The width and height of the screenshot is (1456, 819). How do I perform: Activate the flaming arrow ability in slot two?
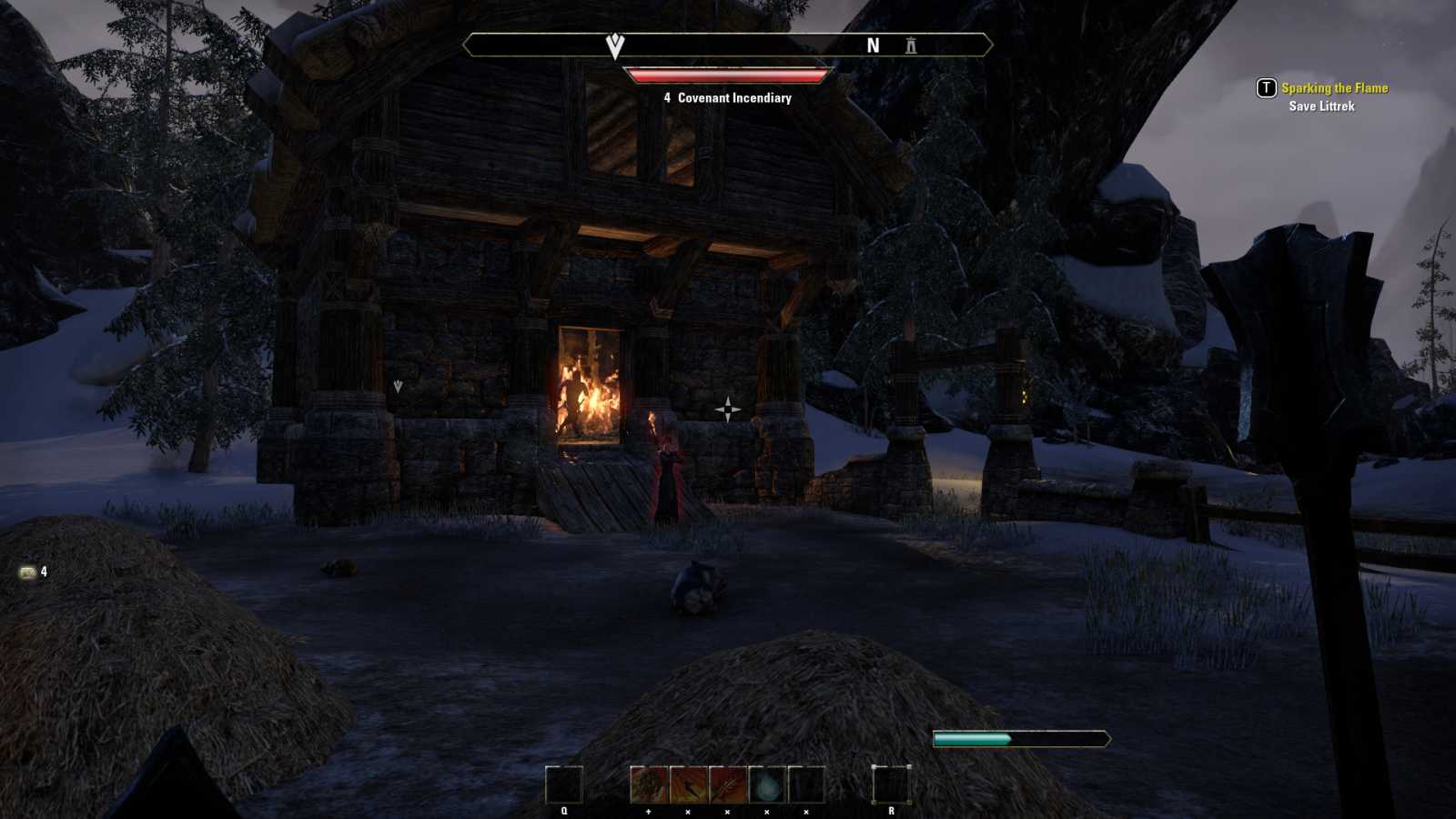(688, 784)
